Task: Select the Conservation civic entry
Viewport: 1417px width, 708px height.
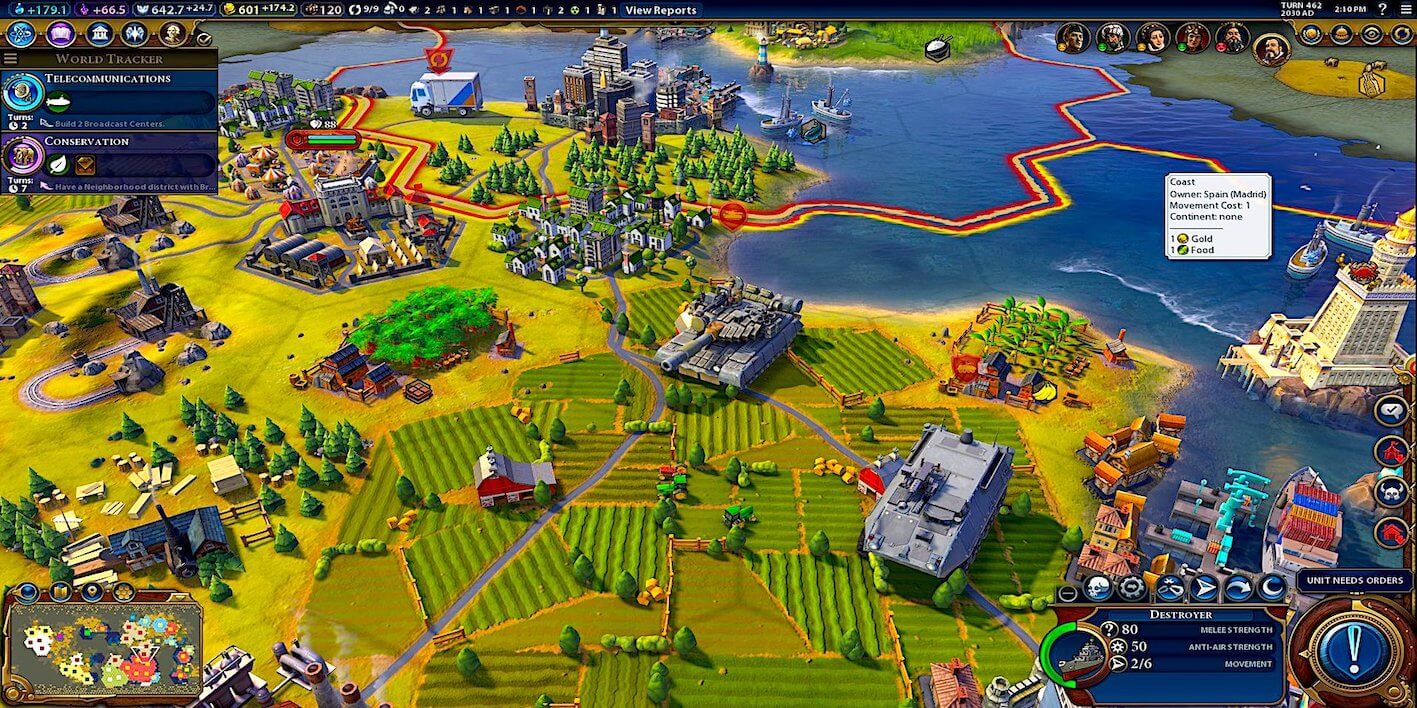Action: tap(108, 158)
